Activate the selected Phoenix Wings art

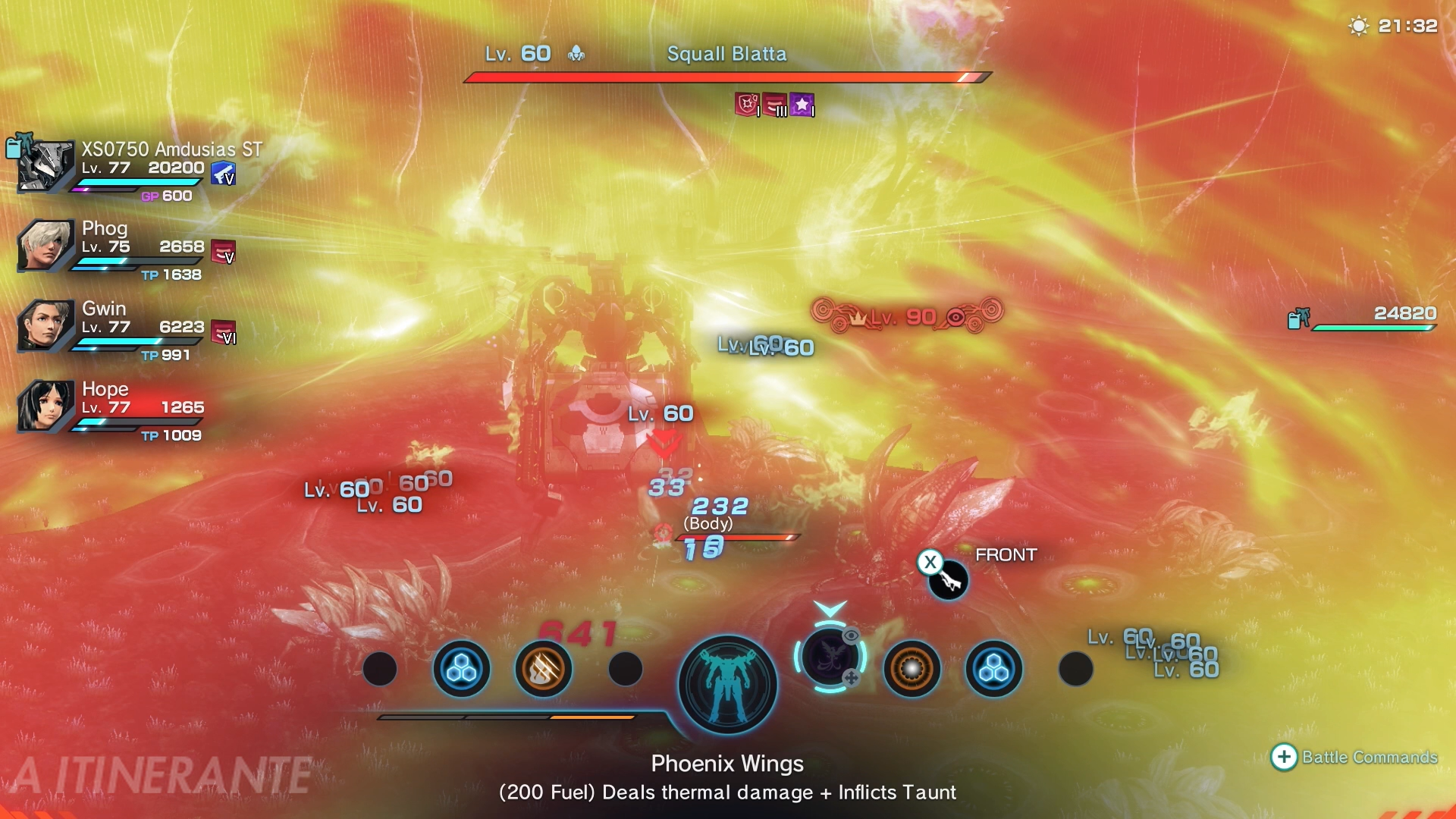(830, 657)
